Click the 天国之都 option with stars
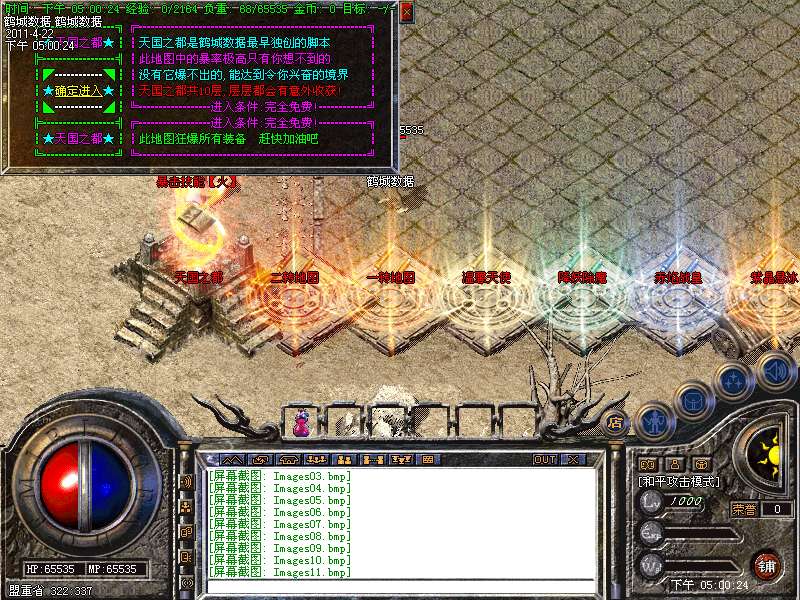The width and height of the screenshot is (800, 600). coord(78,138)
